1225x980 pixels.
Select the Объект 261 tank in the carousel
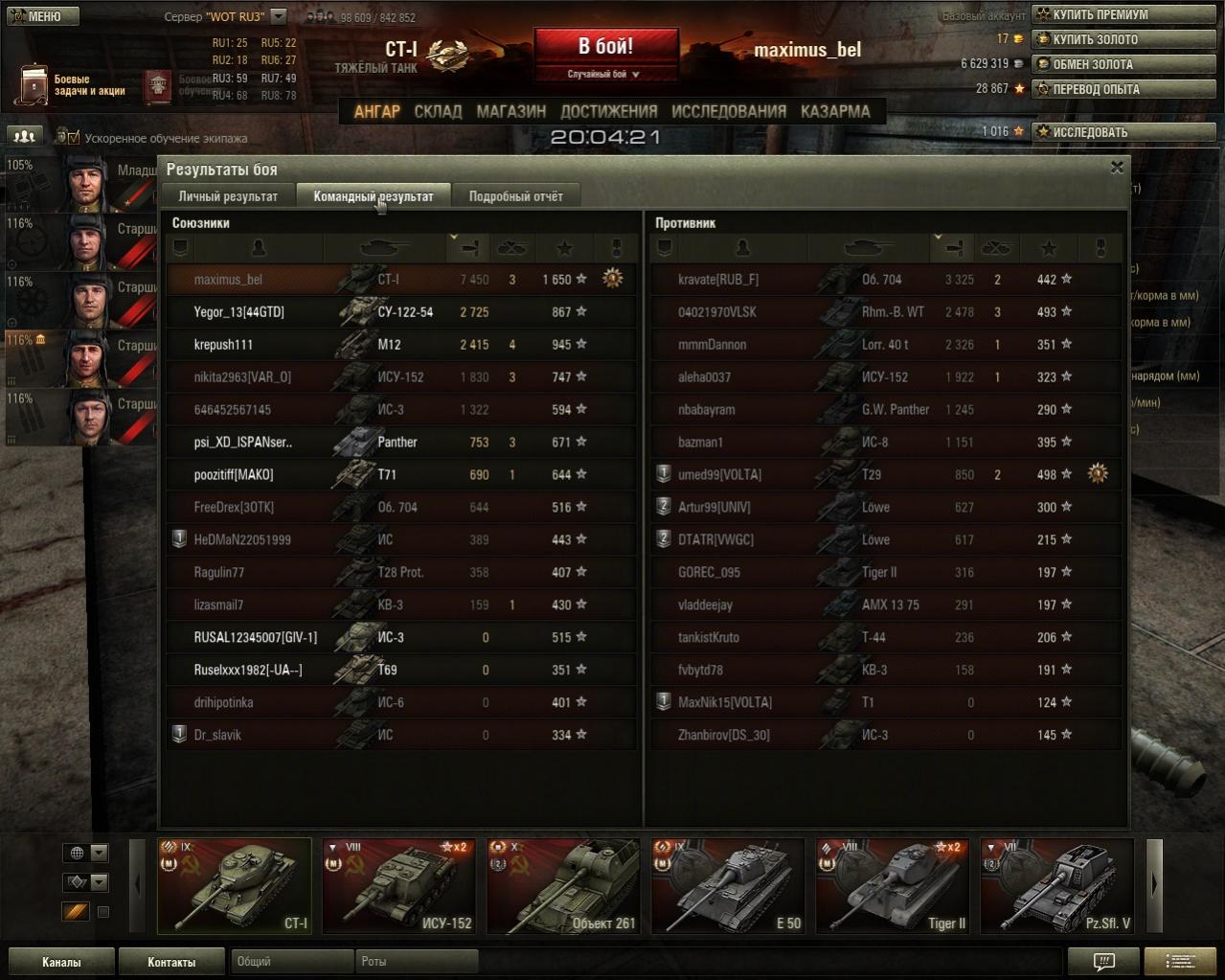tap(563, 886)
